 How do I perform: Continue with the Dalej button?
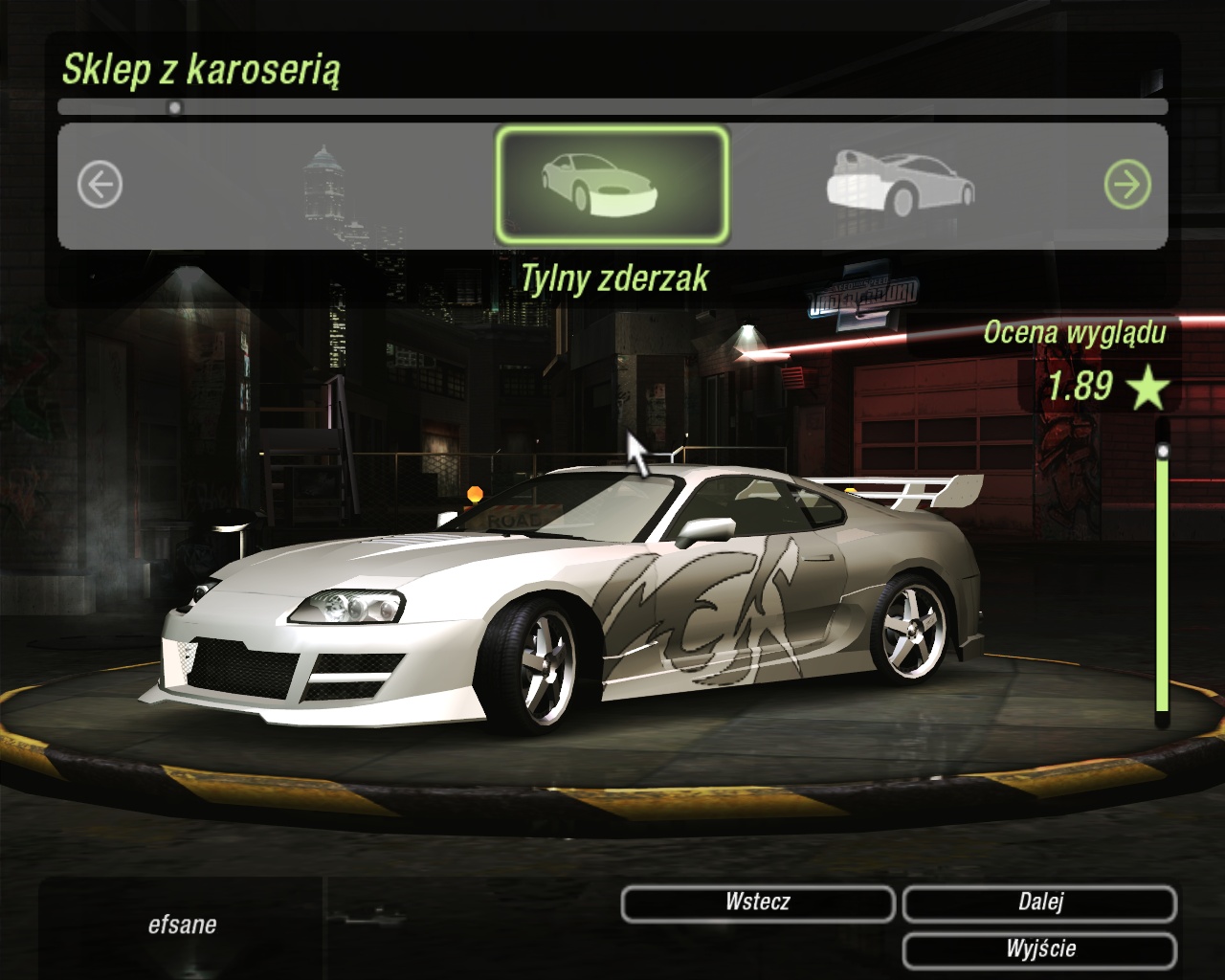pos(1039,902)
